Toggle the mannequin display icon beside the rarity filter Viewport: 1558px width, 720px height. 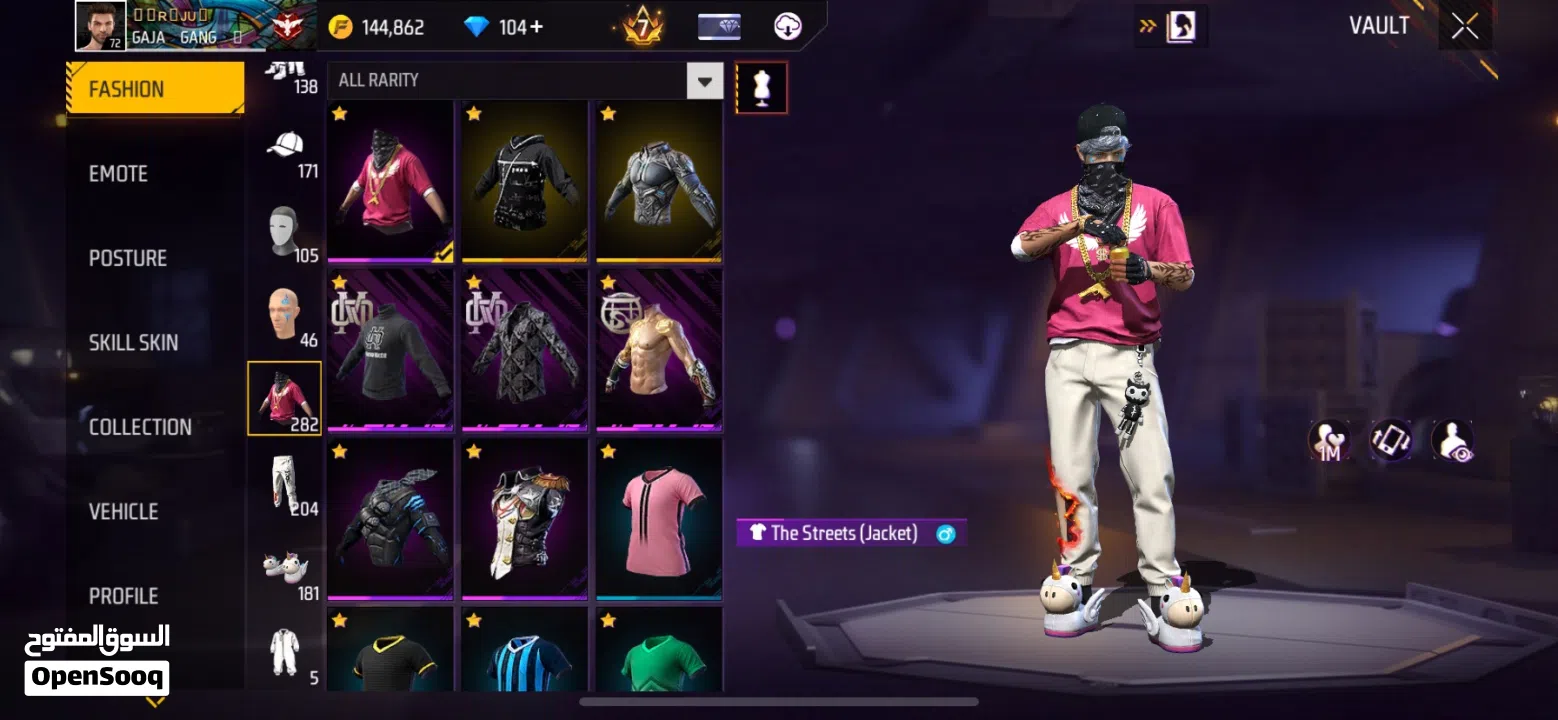762,87
